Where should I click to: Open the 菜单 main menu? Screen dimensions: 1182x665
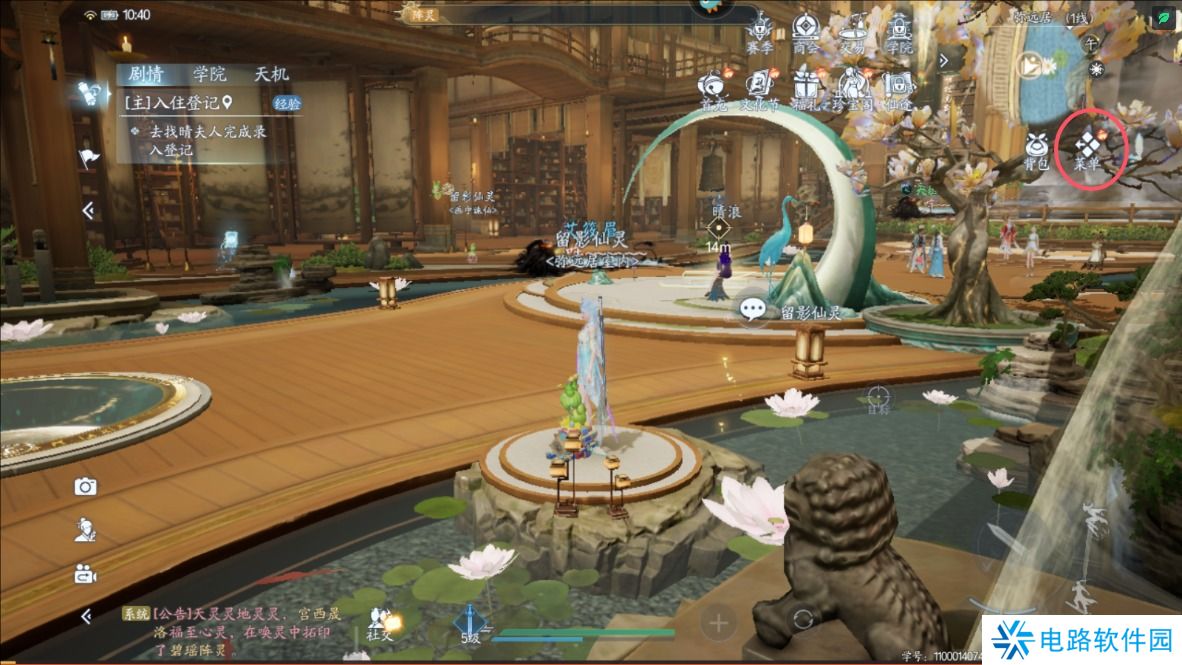1092,150
